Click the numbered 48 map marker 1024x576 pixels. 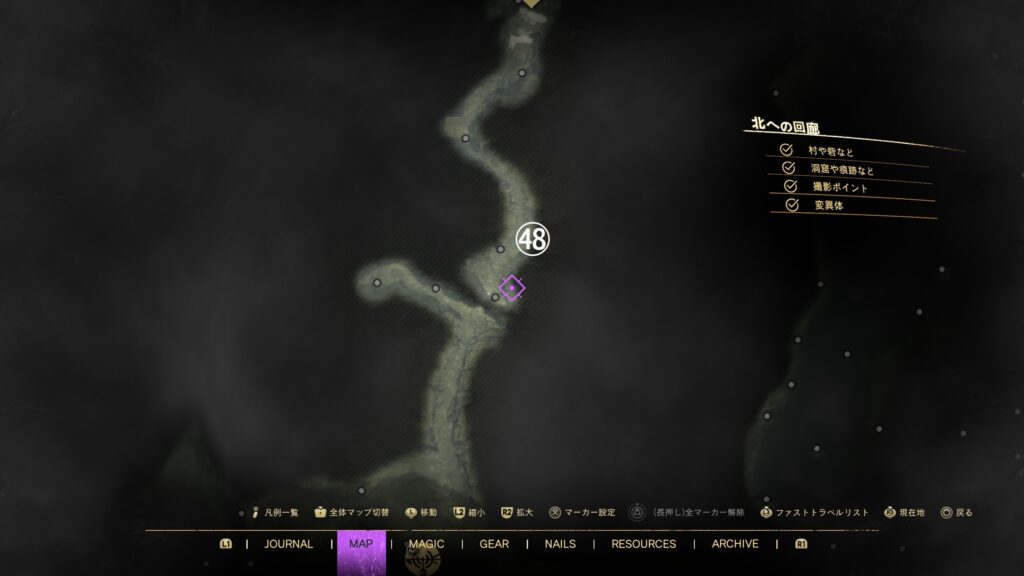[x=532, y=239]
